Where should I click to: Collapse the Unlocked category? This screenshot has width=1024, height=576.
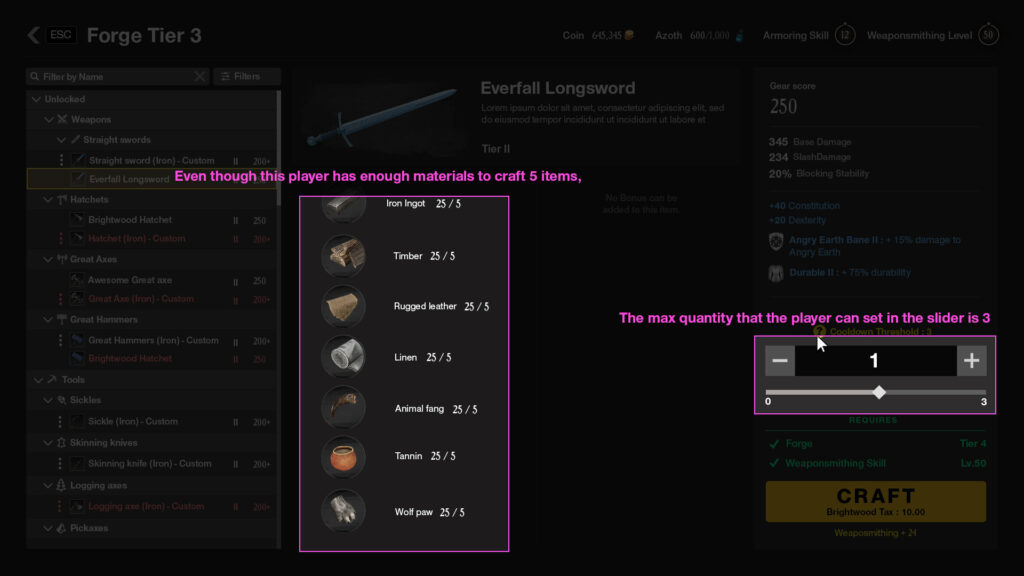coord(37,100)
